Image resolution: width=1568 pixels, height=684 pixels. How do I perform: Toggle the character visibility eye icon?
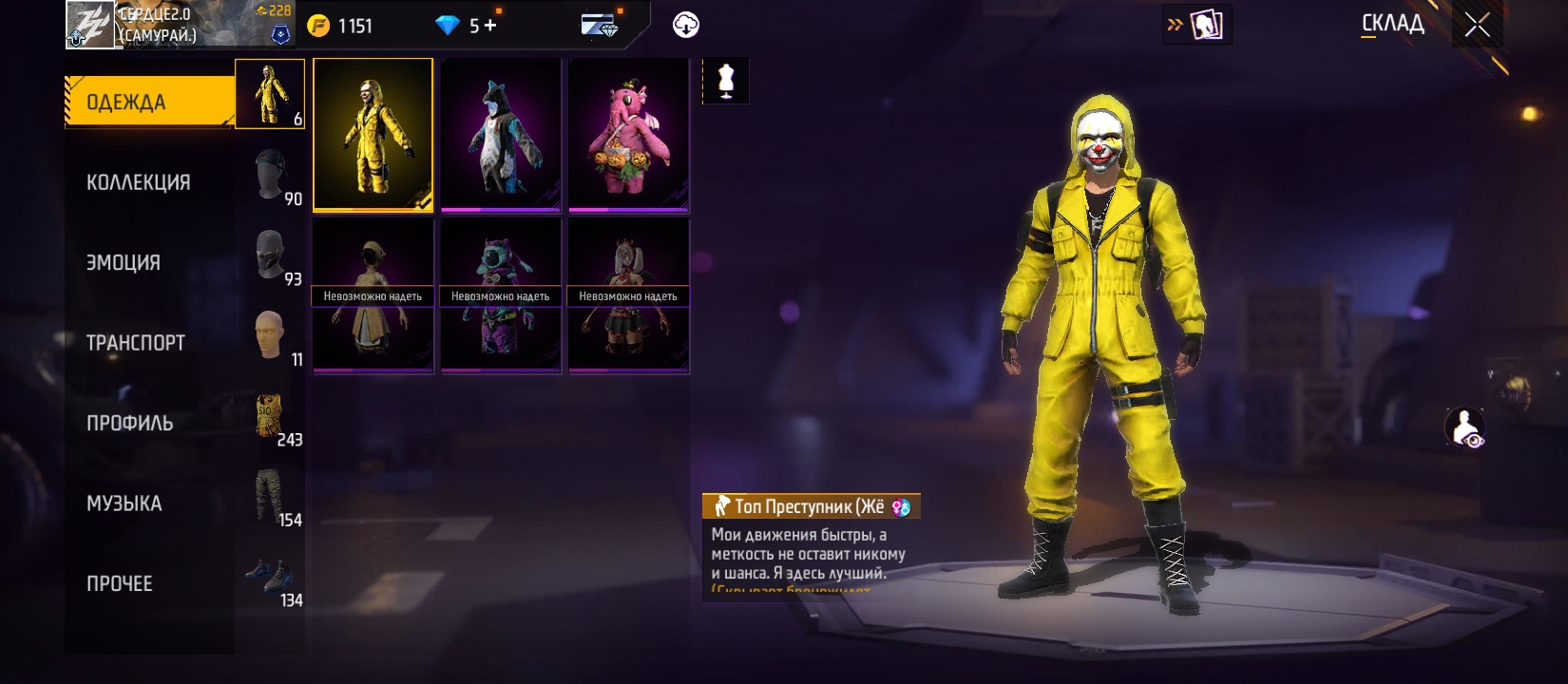click(1464, 427)
